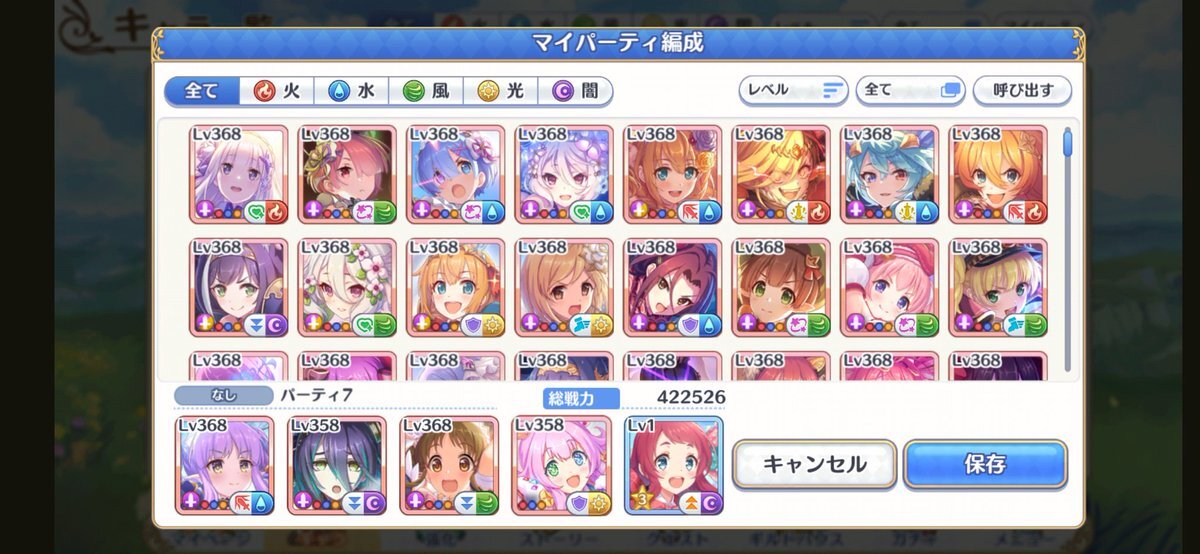Show all elements with the 全て tab
1200x554 pixels.
[202, 91]
